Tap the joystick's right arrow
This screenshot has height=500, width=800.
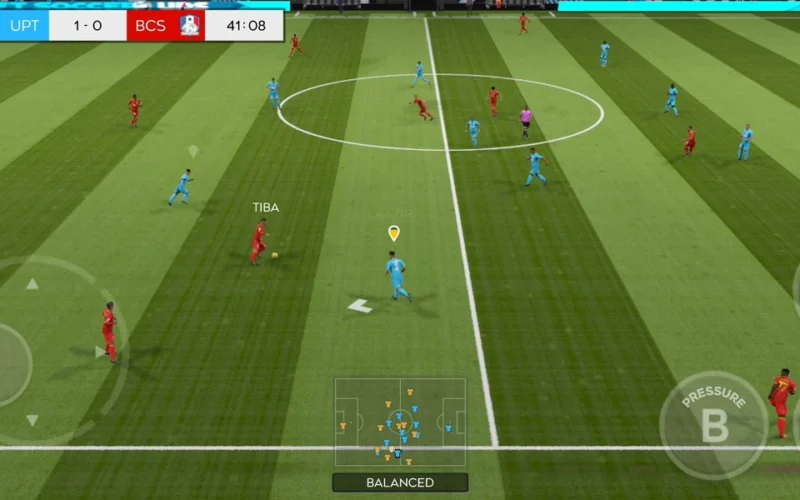tap(99, 351)
